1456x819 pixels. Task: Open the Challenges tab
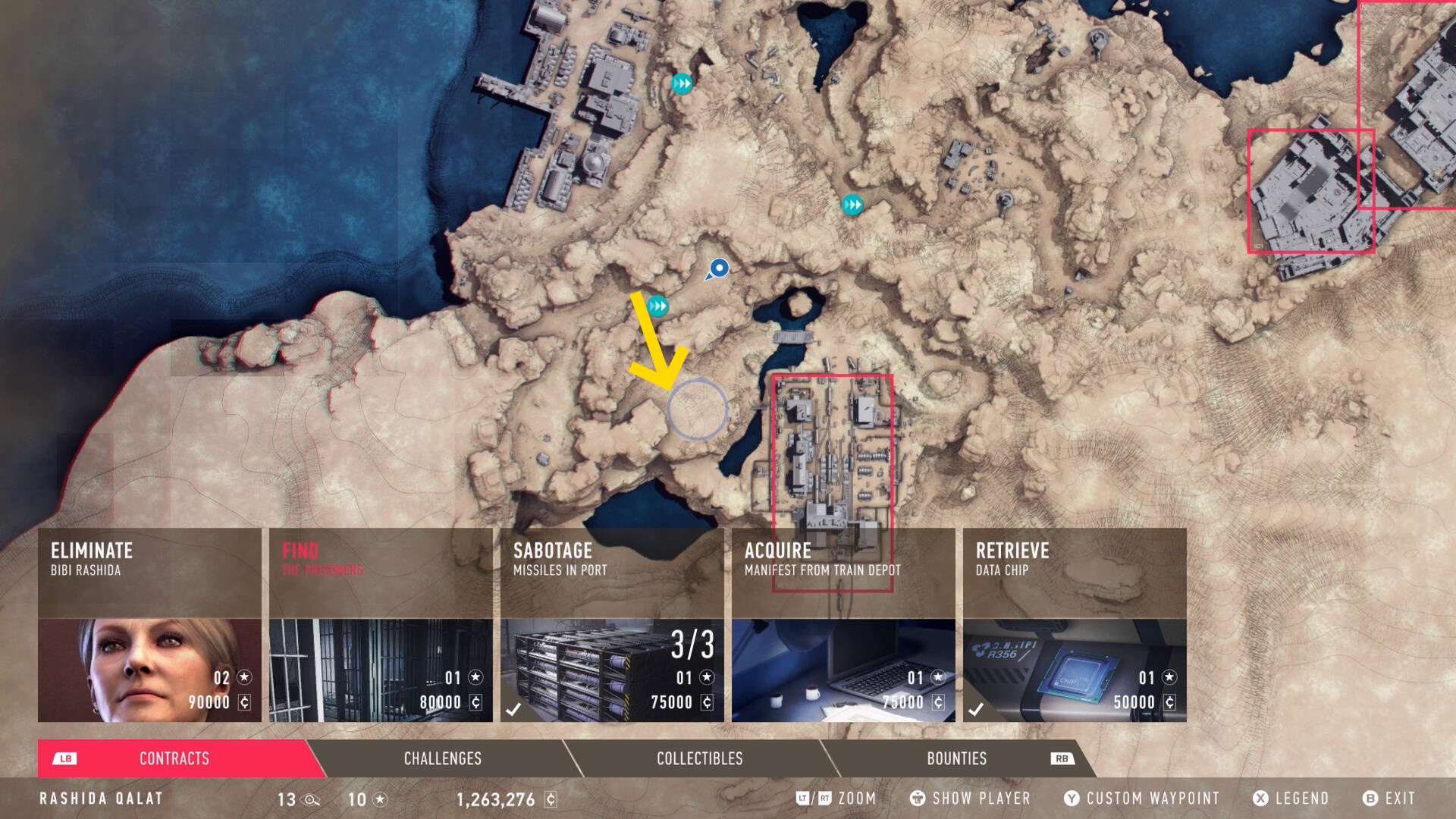click(443, 758)
